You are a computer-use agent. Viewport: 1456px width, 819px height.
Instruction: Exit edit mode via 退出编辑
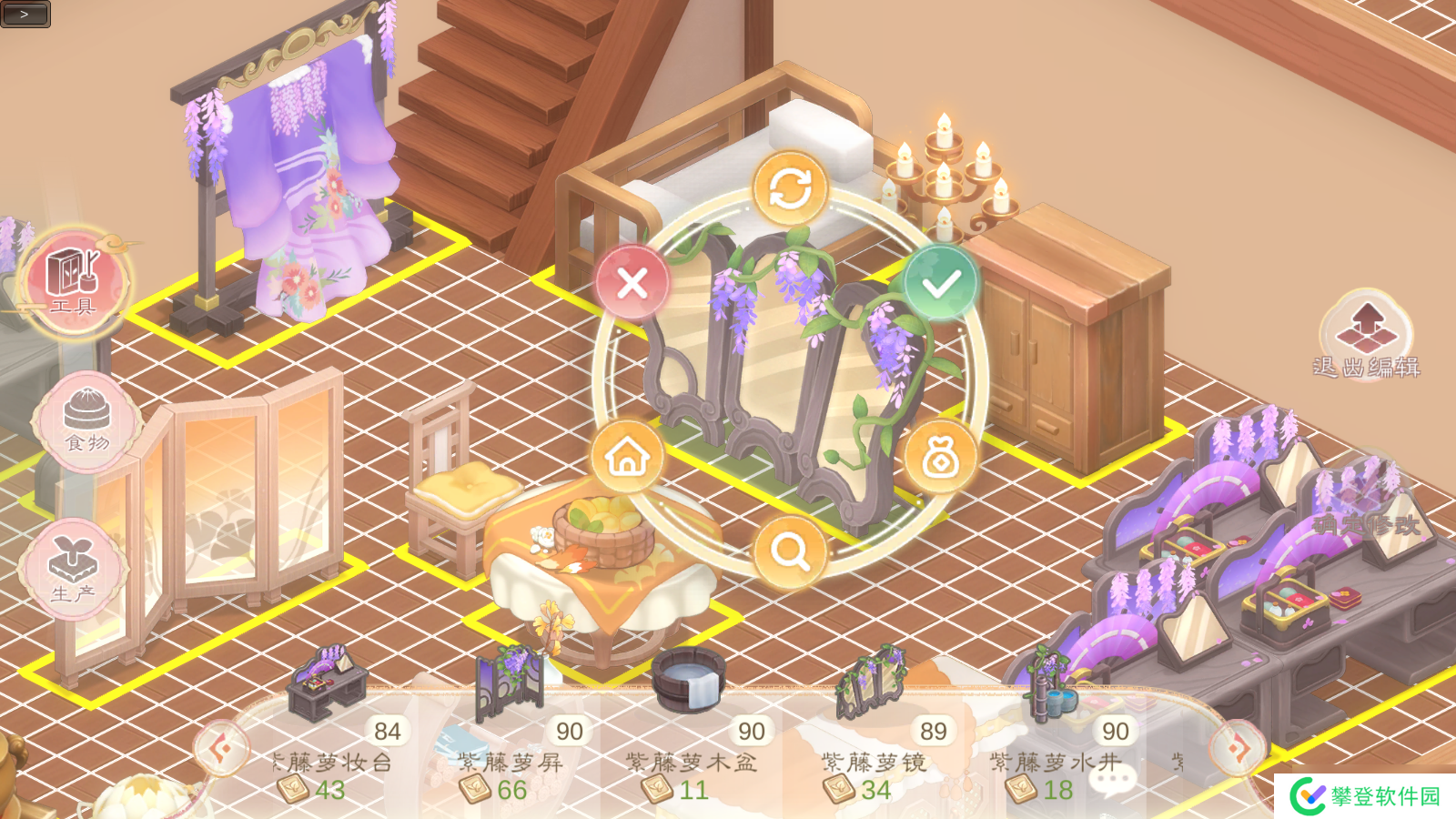pos(1366,335)
